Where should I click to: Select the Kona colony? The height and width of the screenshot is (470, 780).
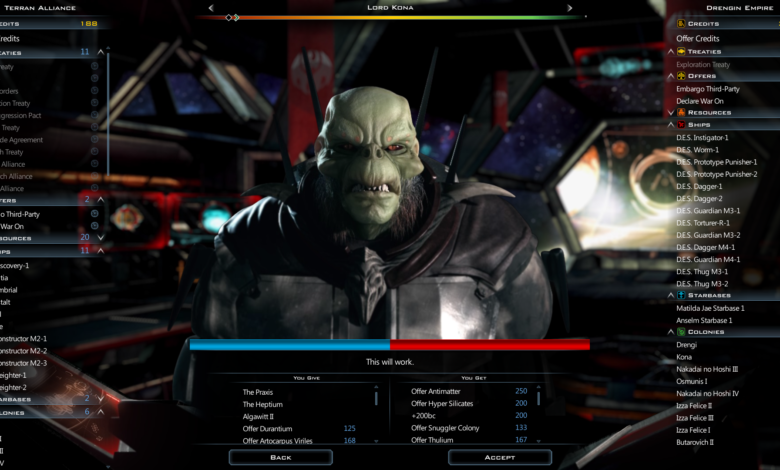685,357
